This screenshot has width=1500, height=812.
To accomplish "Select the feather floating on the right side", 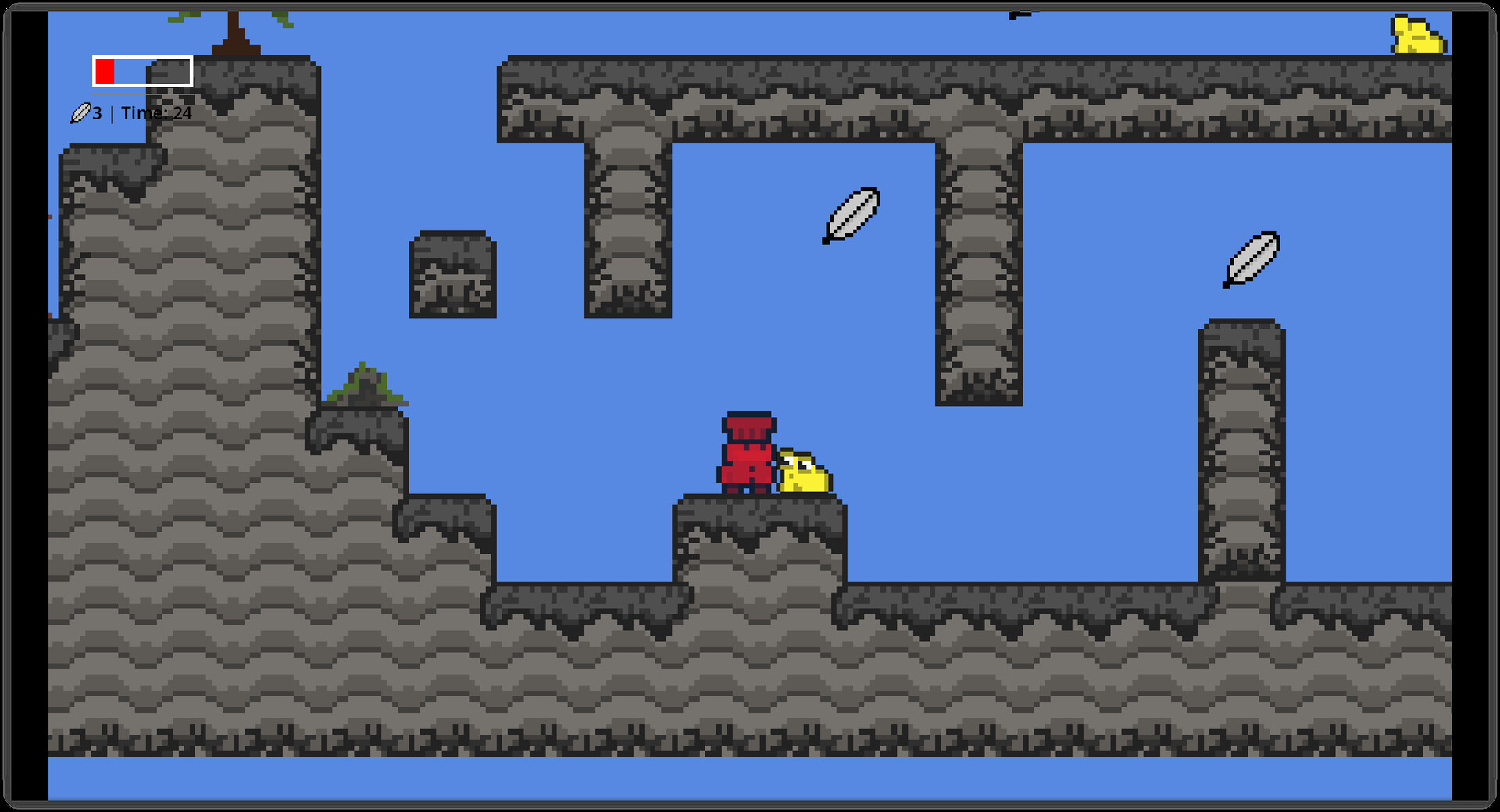I will [1249, 261].
